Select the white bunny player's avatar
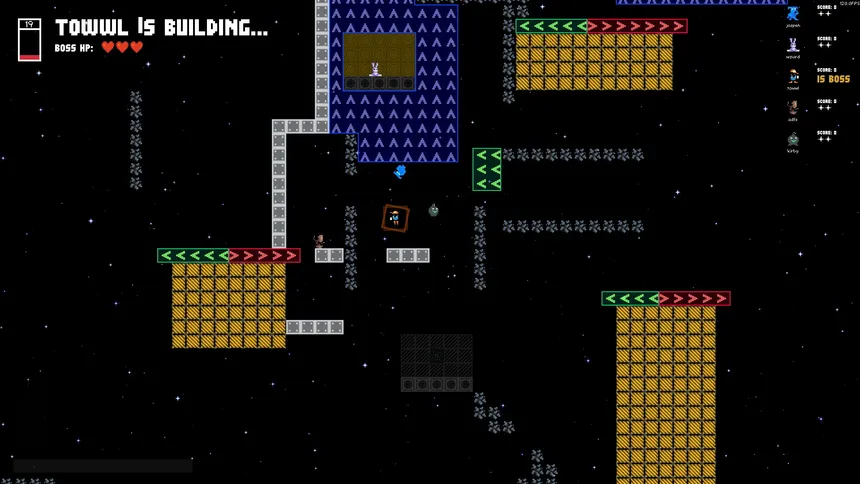Viewport: 860px width, 484px height. click(x=792, y=45)
